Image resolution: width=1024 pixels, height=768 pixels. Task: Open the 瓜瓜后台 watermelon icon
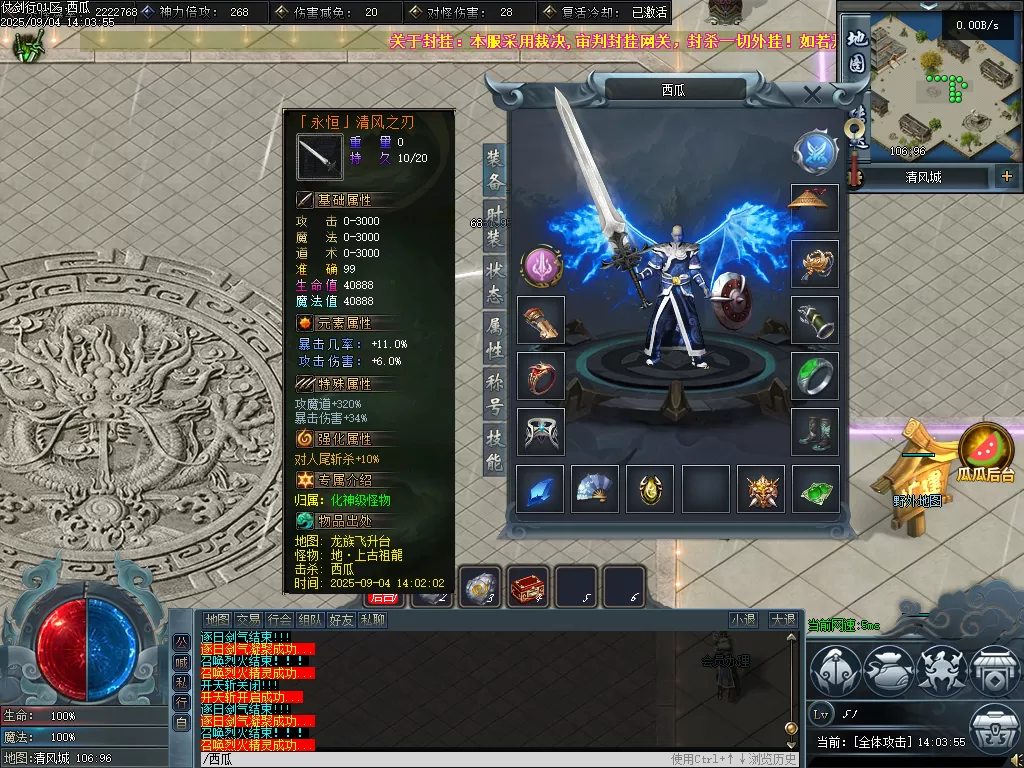point(985,452)
